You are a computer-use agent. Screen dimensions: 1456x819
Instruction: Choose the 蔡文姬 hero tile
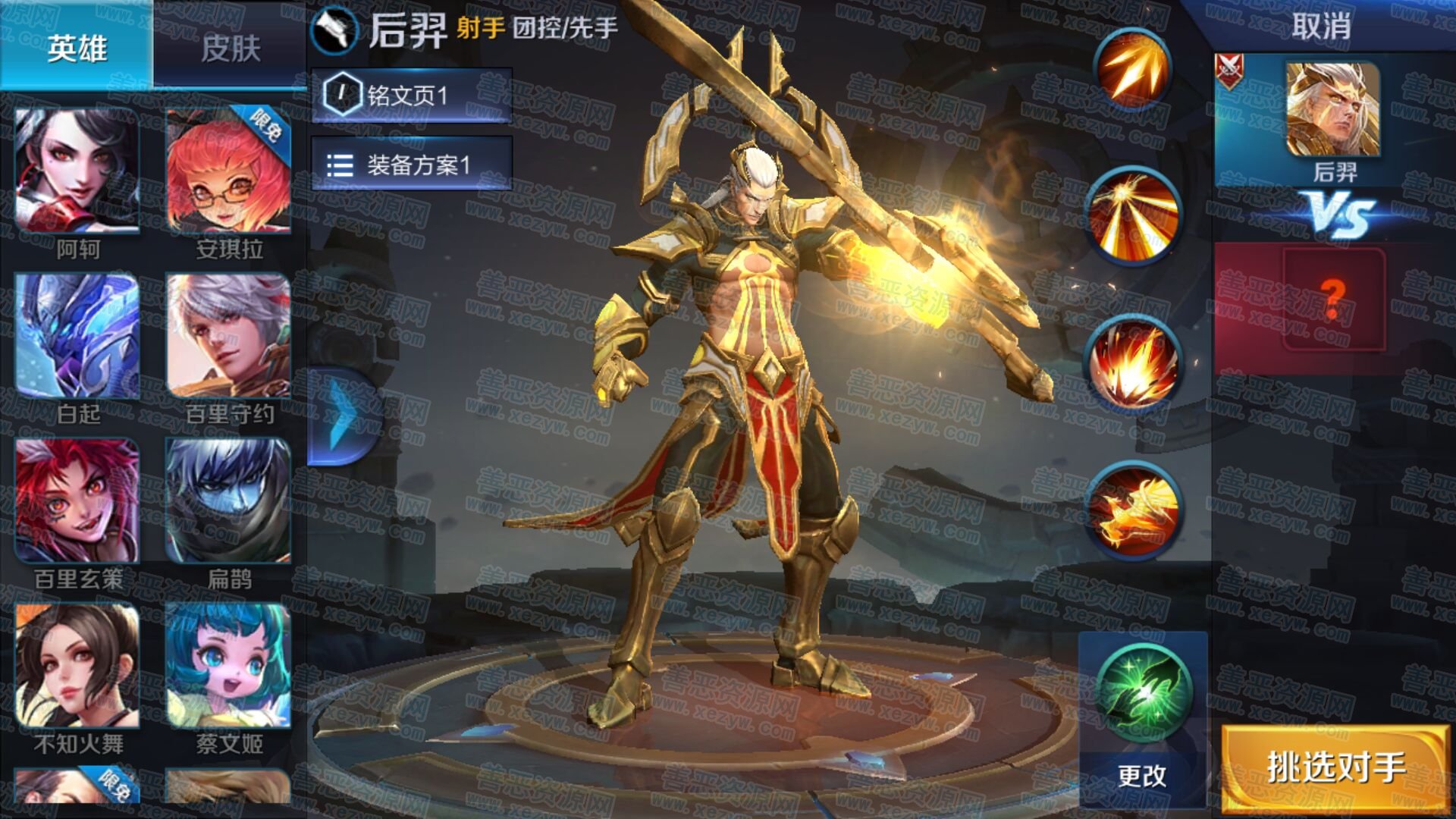(228, 666)
